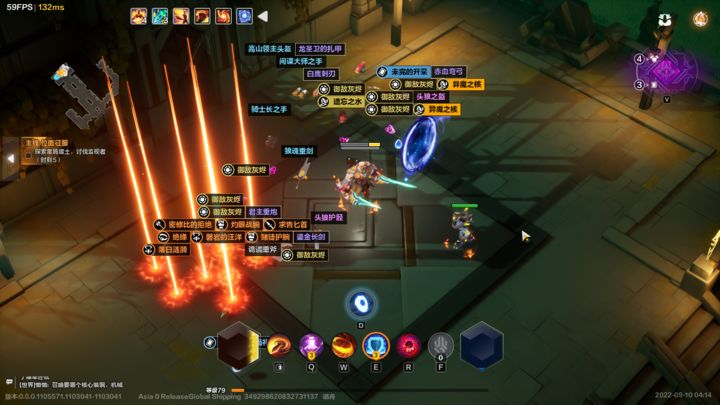Use the grey F skill icon
The height and width of the screenshot is (405, 720).
(x=441, y=346)
